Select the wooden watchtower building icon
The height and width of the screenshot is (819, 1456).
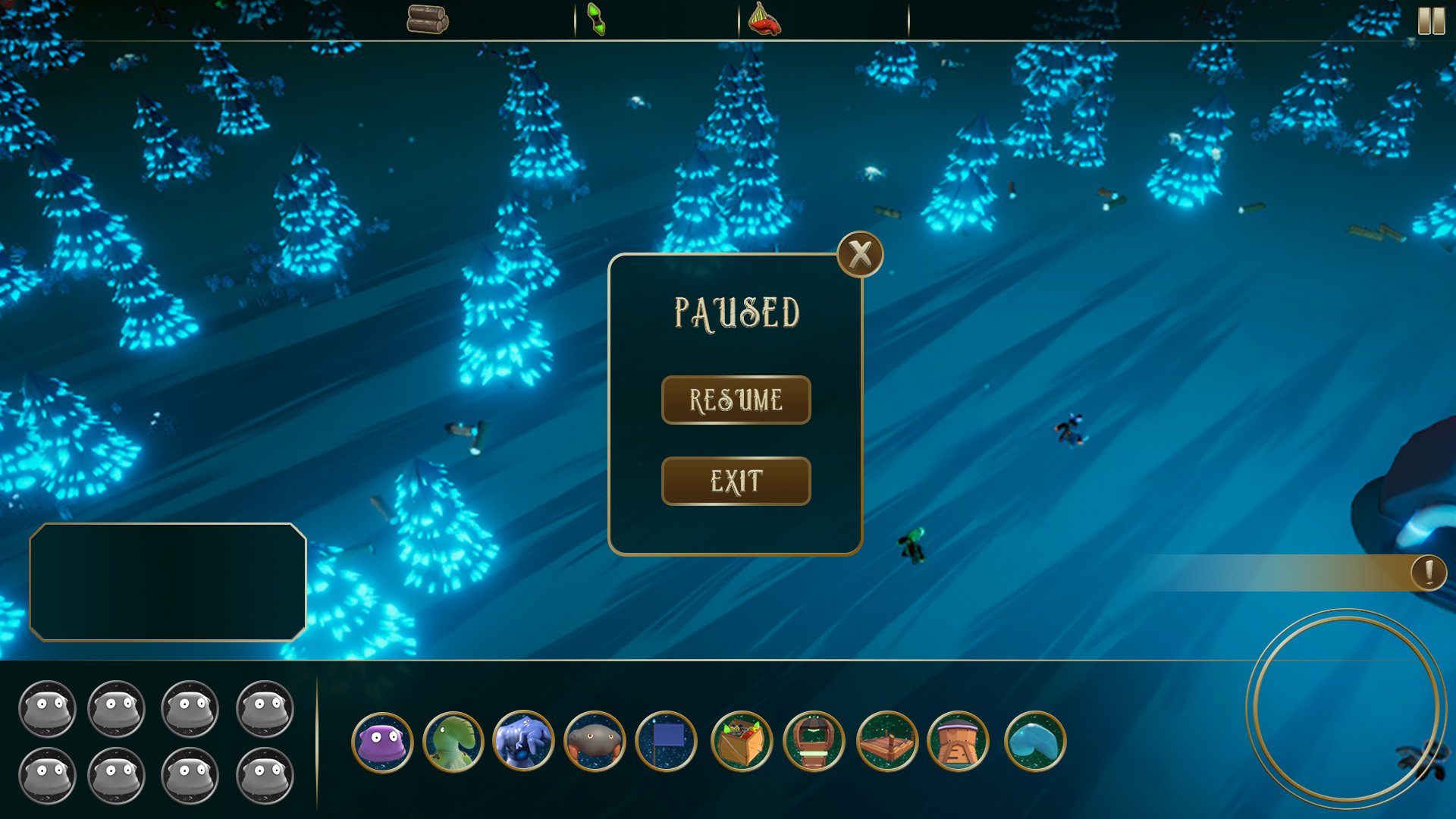coord(814,741)
